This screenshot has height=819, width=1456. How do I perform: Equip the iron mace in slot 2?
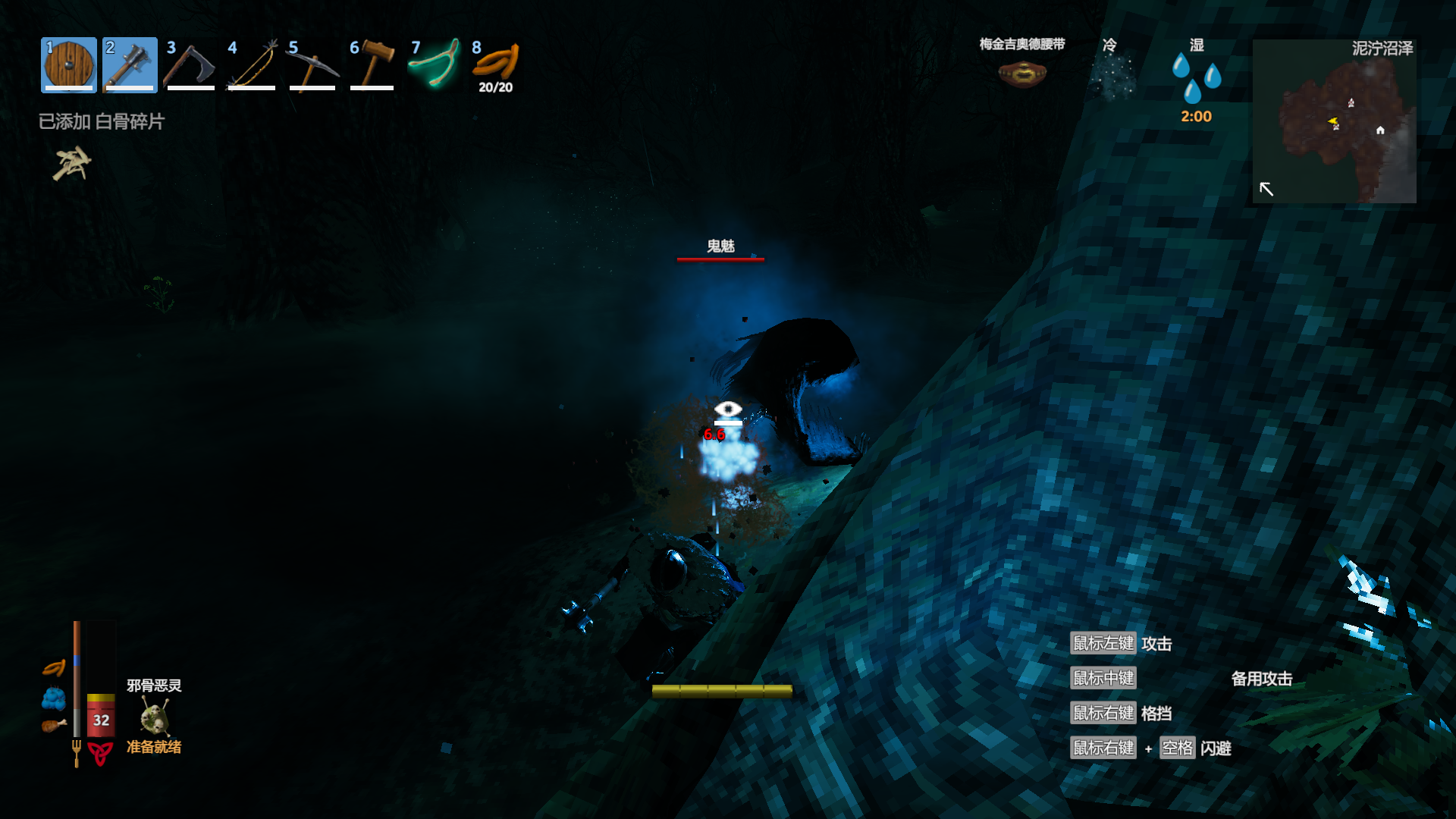tap(130, 65)
